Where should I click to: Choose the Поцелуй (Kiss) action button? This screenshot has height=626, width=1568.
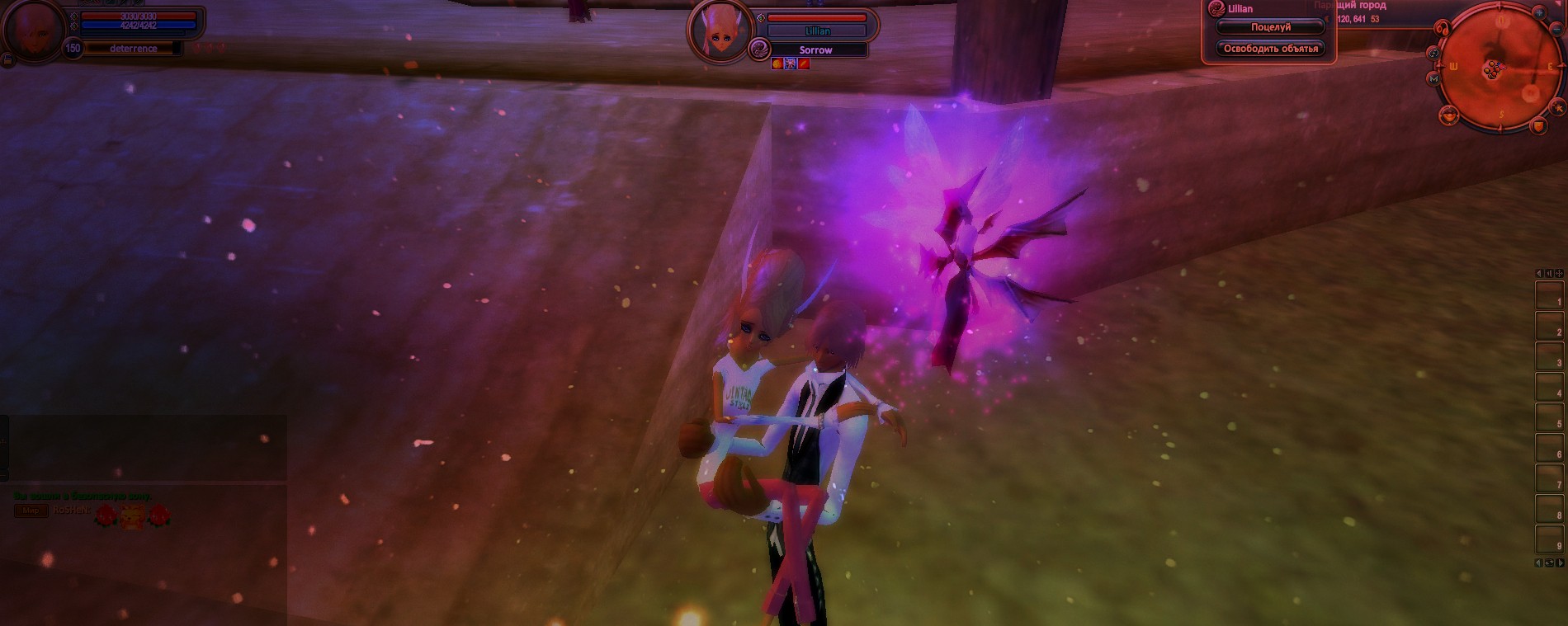click(x=1270, y=27)
